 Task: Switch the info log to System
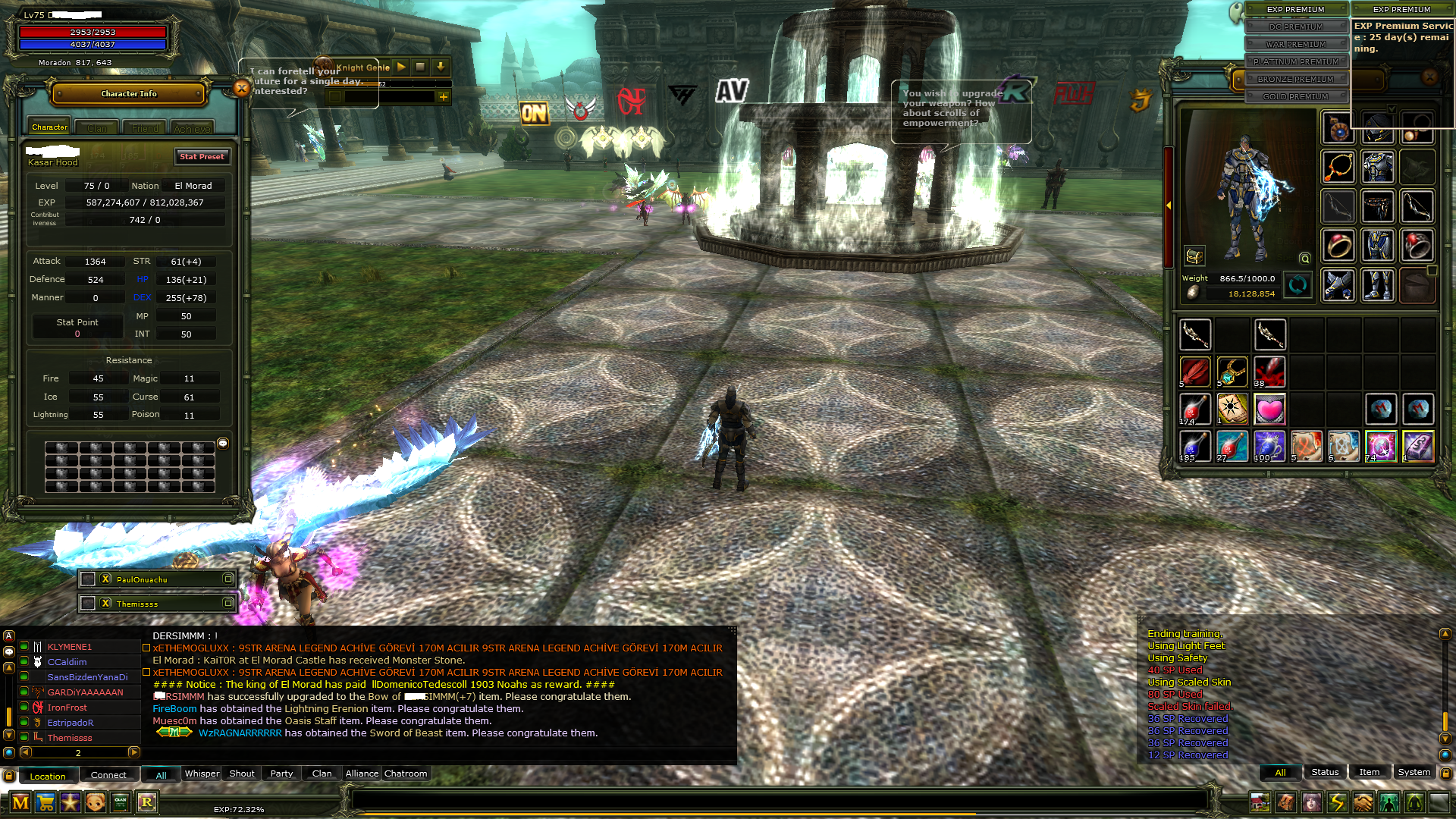[x=1414, y=772]
